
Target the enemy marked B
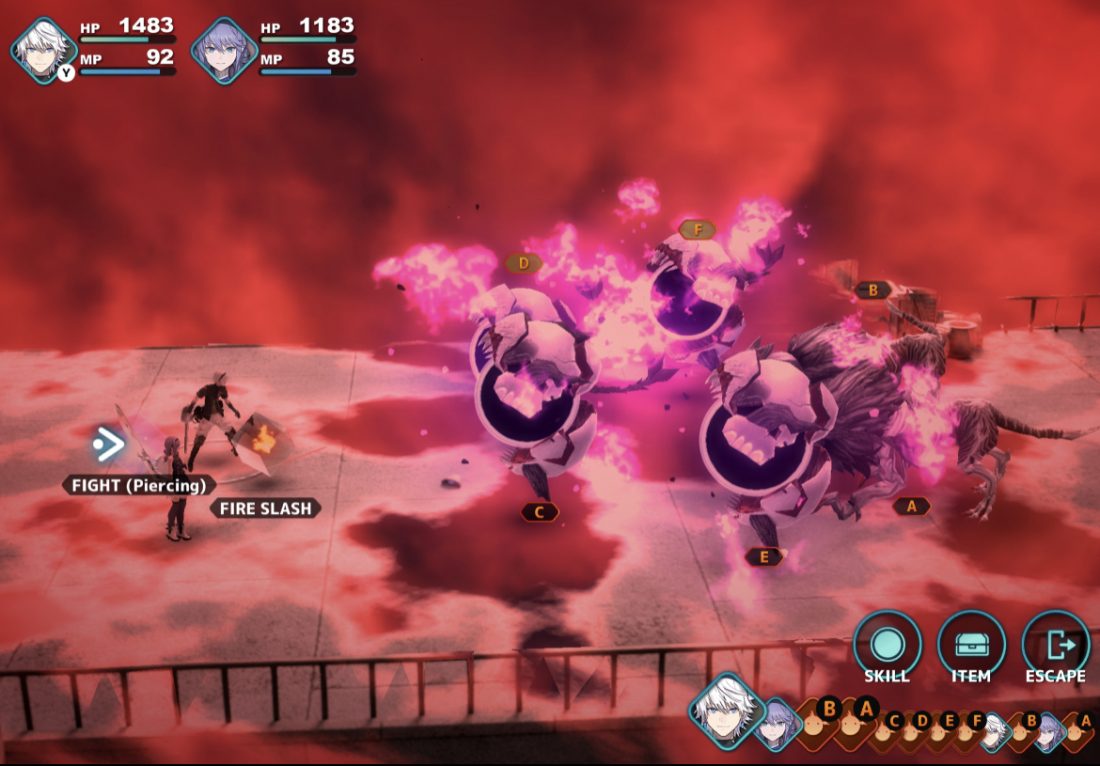click(x=872, y=290)
